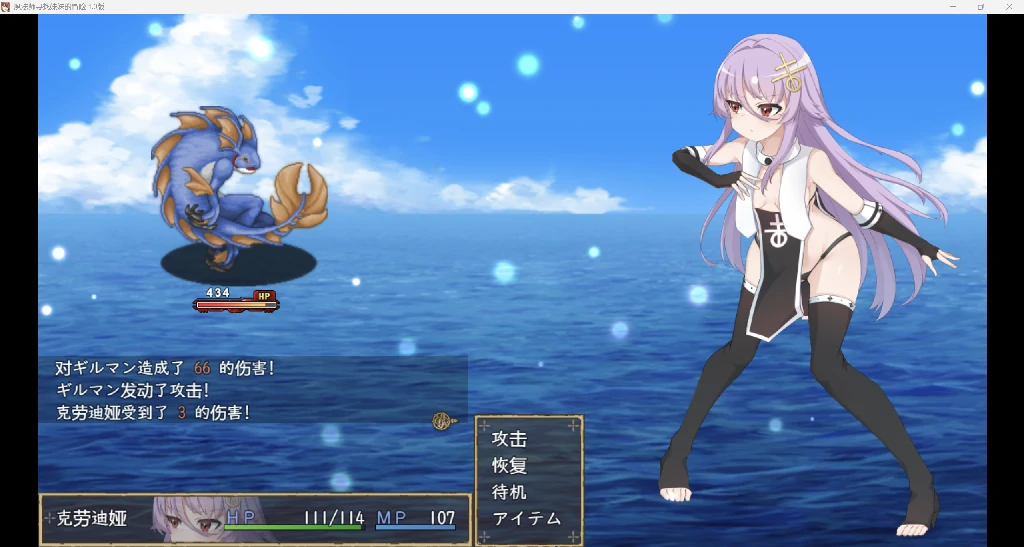Minimize the game window
The height and width of the screenshot is (547, 1024).
(951, 6)
